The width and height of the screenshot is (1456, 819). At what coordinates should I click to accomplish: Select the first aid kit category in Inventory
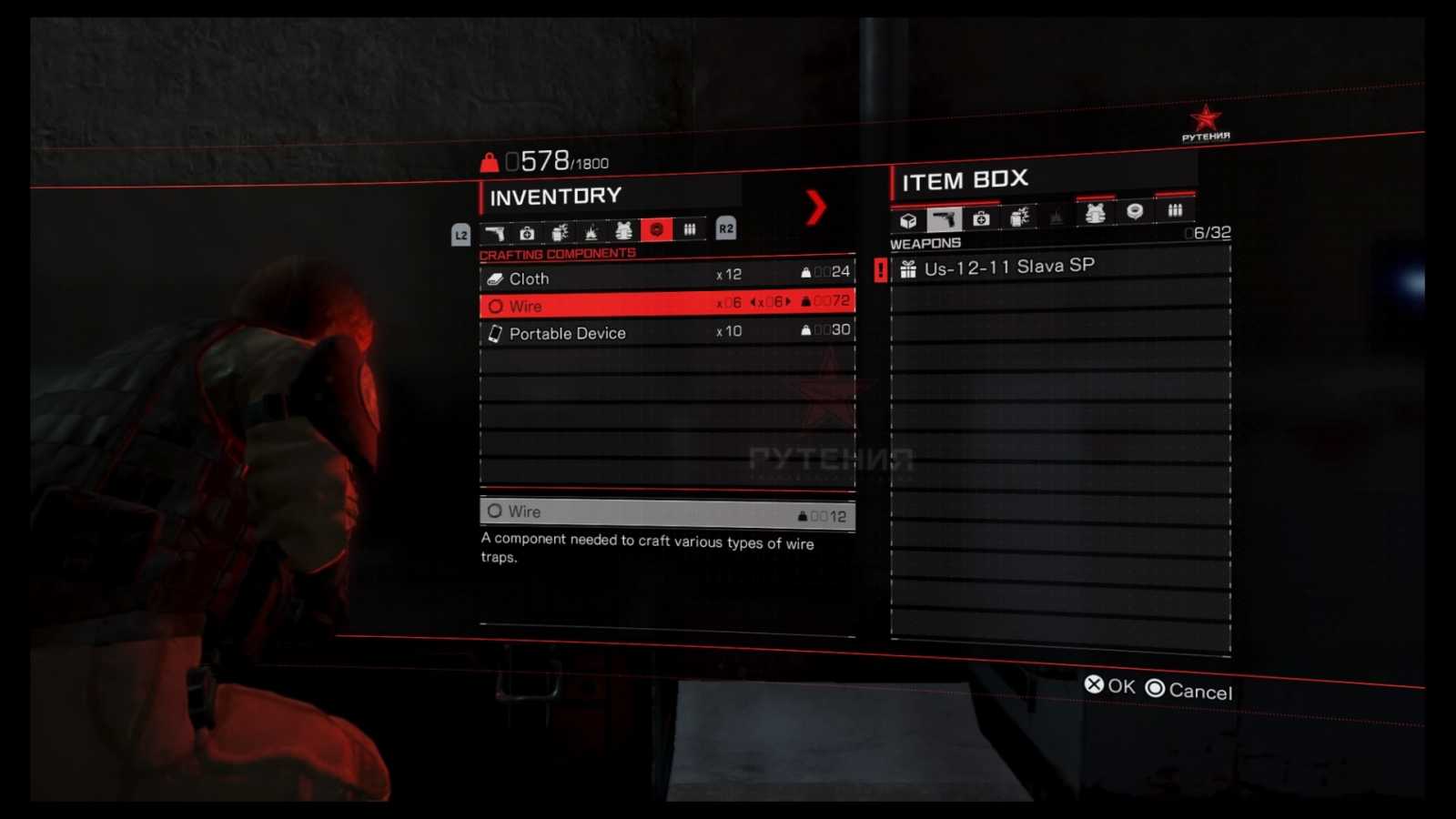pyautogui.click(x=527, y=231)
